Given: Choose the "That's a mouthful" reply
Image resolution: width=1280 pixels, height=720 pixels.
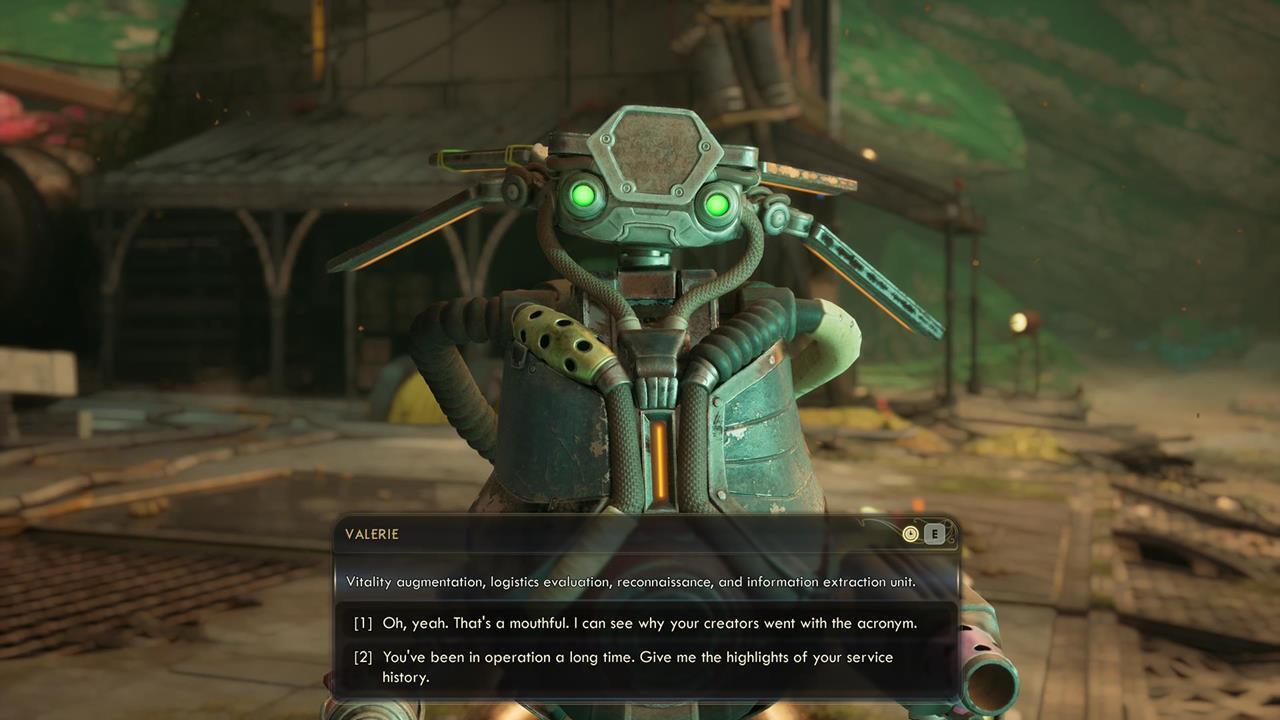Looking at the screenshot, I should click(648, 623).
